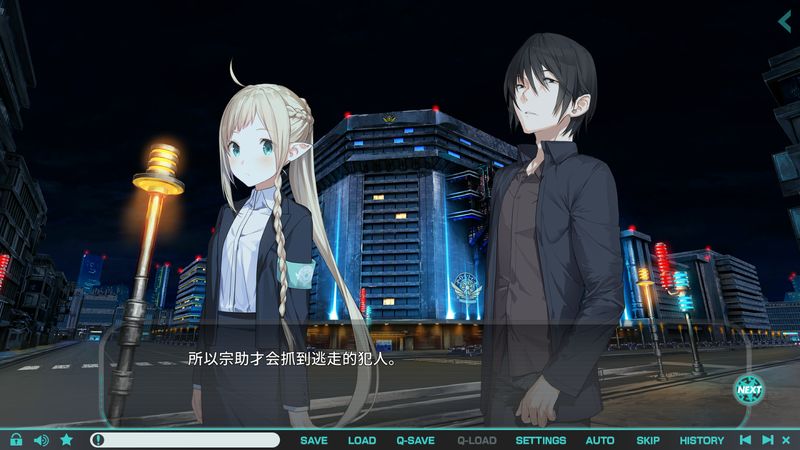Adjust the white volume slider bar

point(185,440)
